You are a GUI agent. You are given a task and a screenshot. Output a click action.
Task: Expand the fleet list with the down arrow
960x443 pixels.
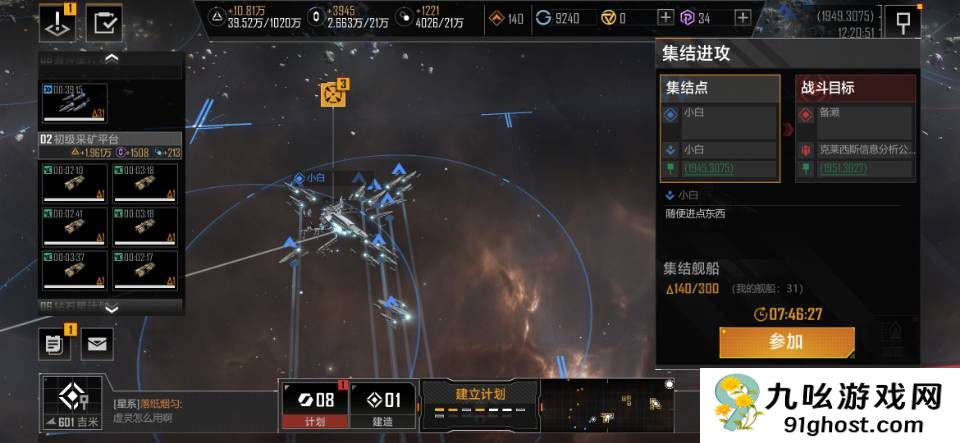click(111, 309)
